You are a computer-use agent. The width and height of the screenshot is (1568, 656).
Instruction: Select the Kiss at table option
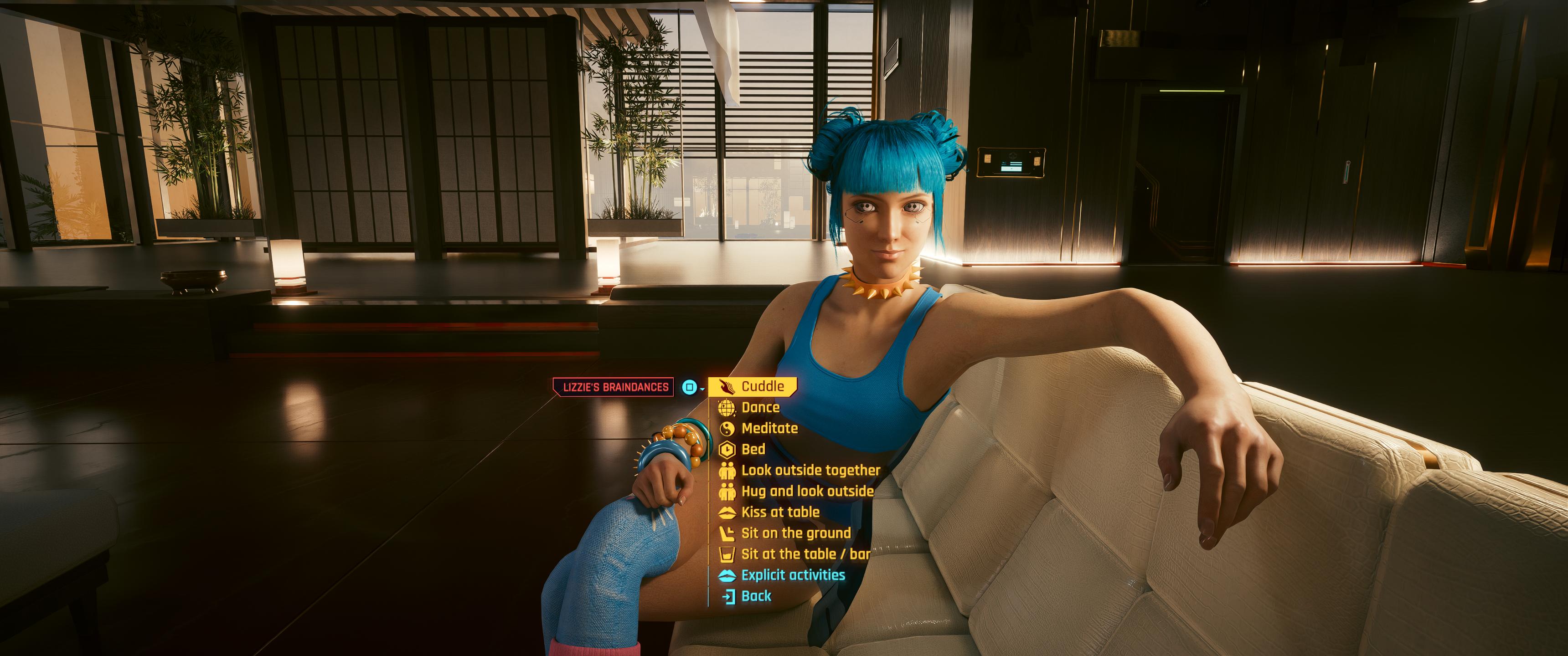coord(780,512)
